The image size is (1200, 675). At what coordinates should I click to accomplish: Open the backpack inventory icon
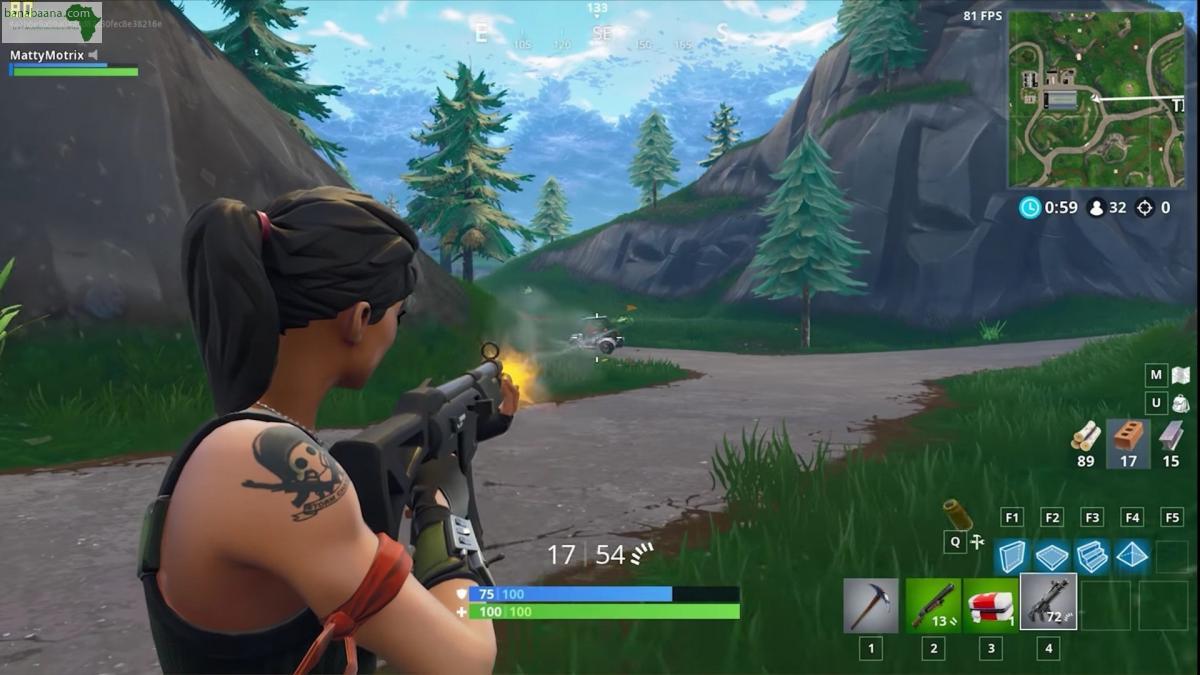point(1180,403)
